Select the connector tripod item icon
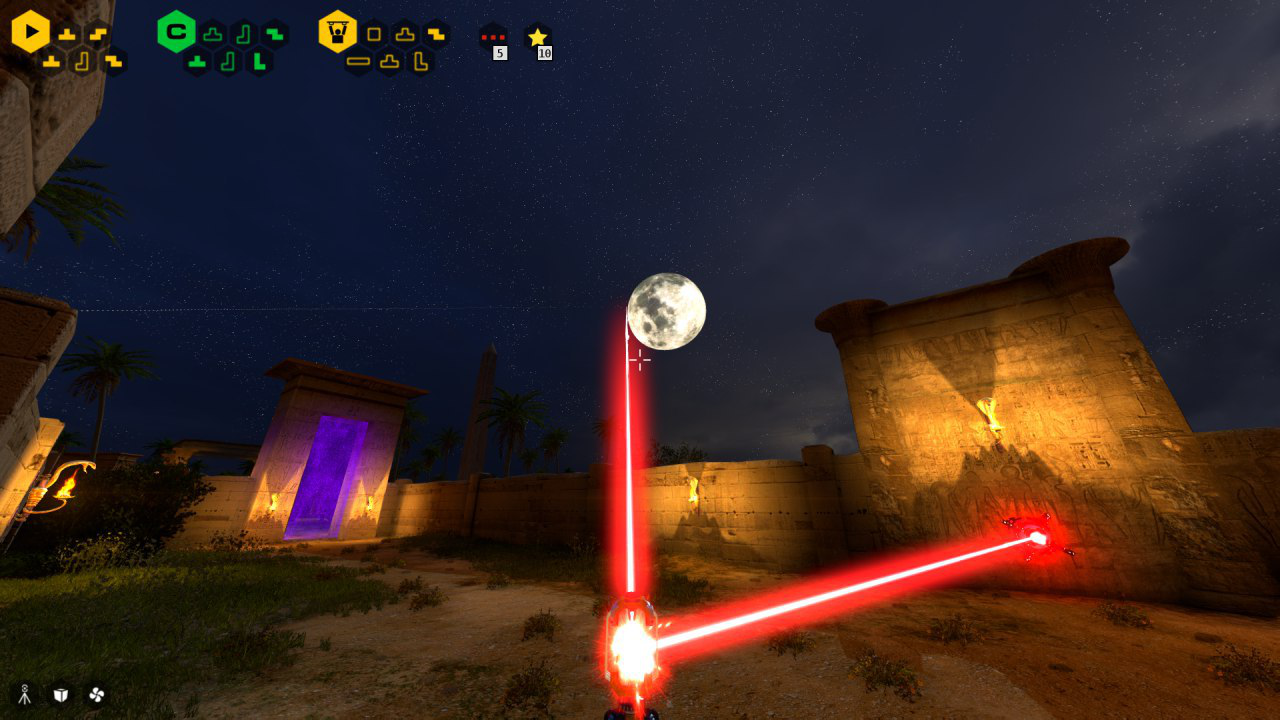 pos(25,694)
